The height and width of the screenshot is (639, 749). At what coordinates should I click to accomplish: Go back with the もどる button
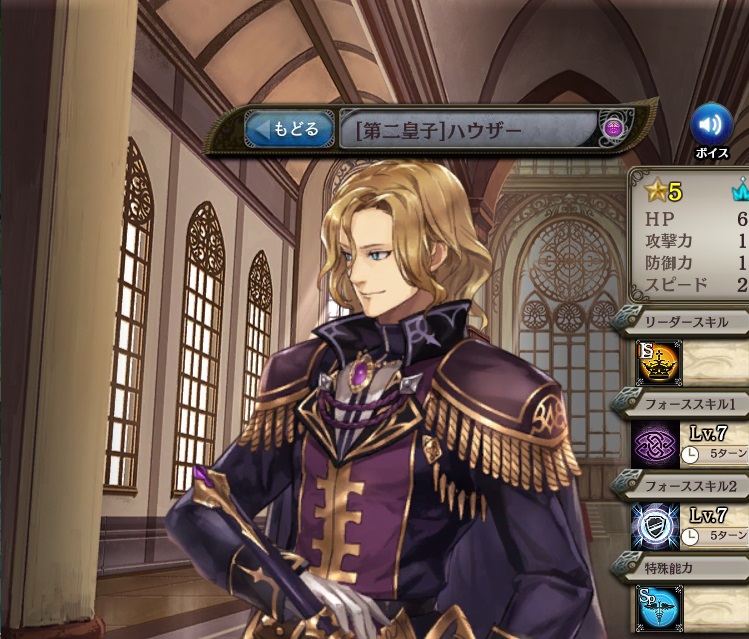coord(289,129)
